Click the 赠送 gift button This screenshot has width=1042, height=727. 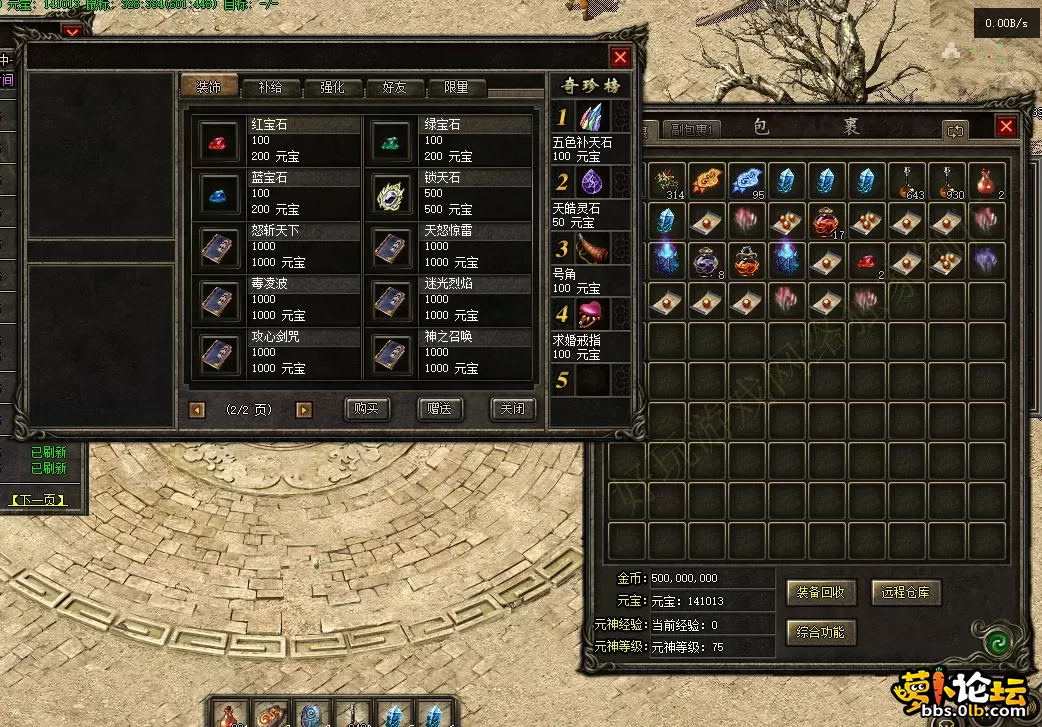(x=440, y=409)
